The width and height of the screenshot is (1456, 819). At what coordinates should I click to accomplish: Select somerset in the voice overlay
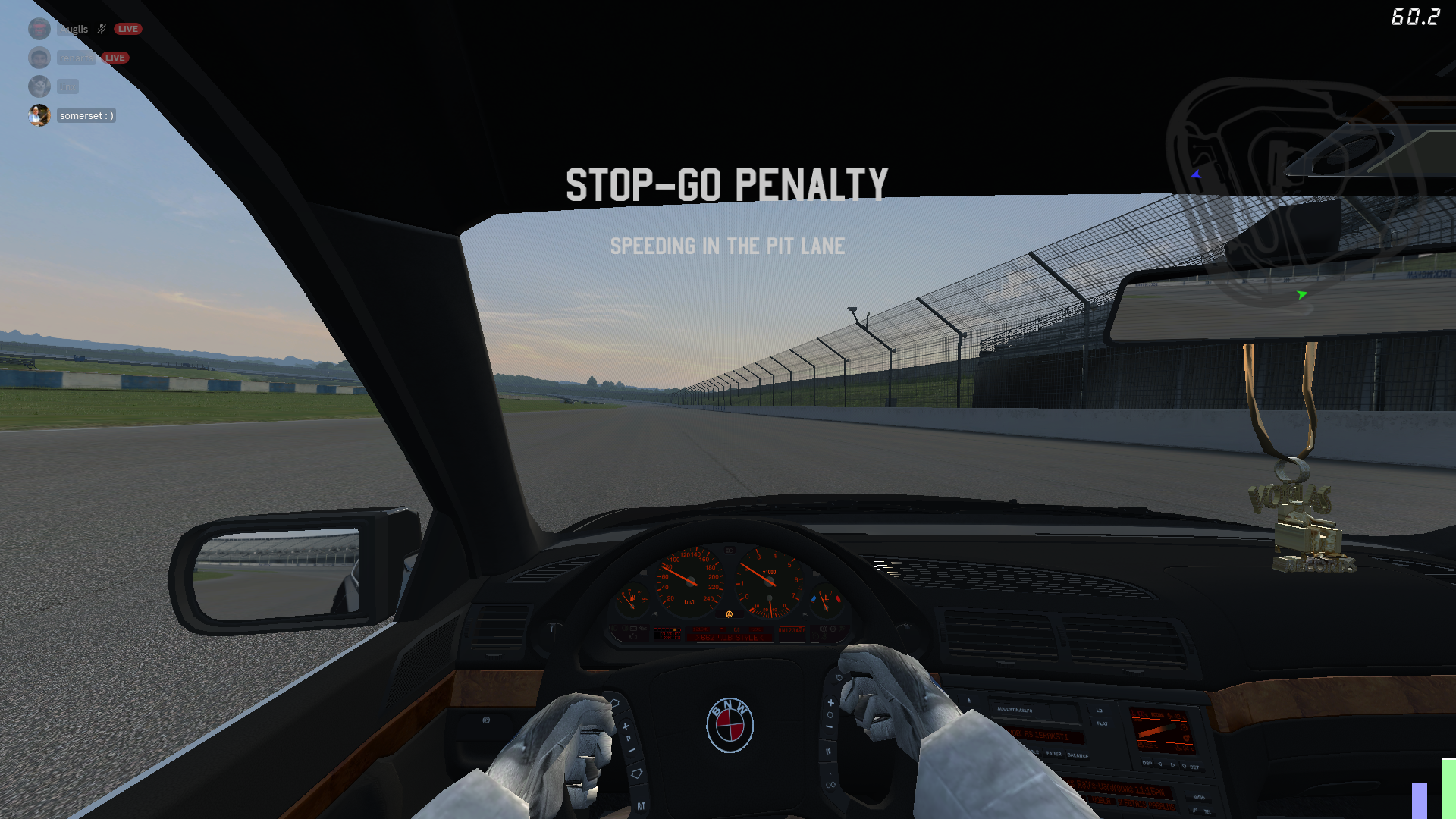point(86,116)
